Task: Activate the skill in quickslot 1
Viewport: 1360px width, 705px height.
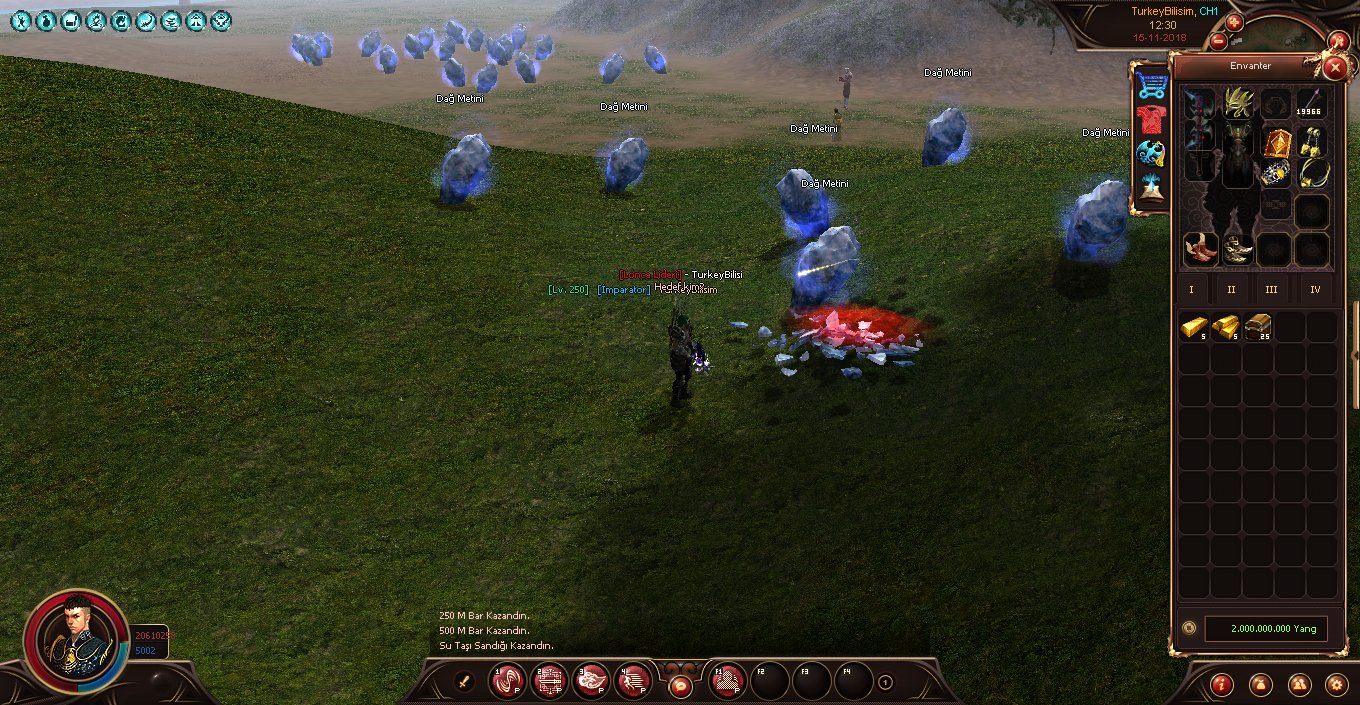Action: (x=507, y=682)
